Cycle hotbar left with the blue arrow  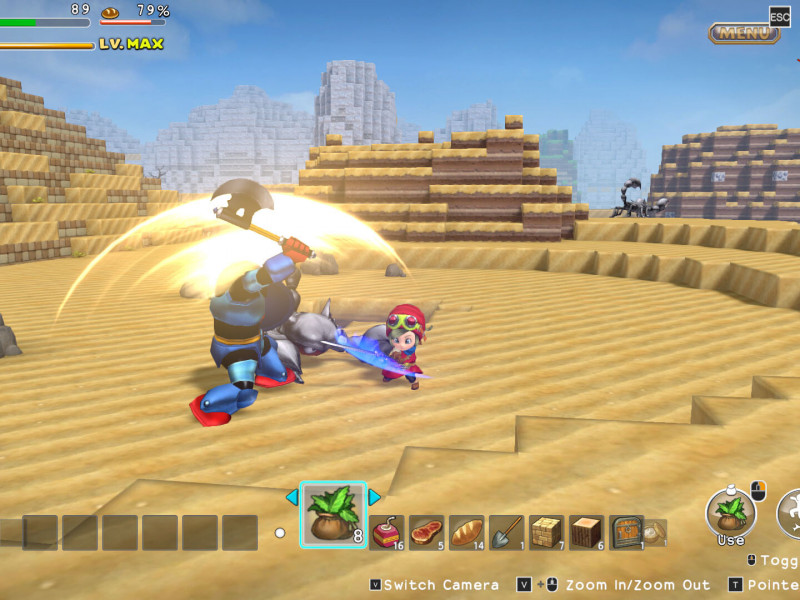tap(292, 497)
